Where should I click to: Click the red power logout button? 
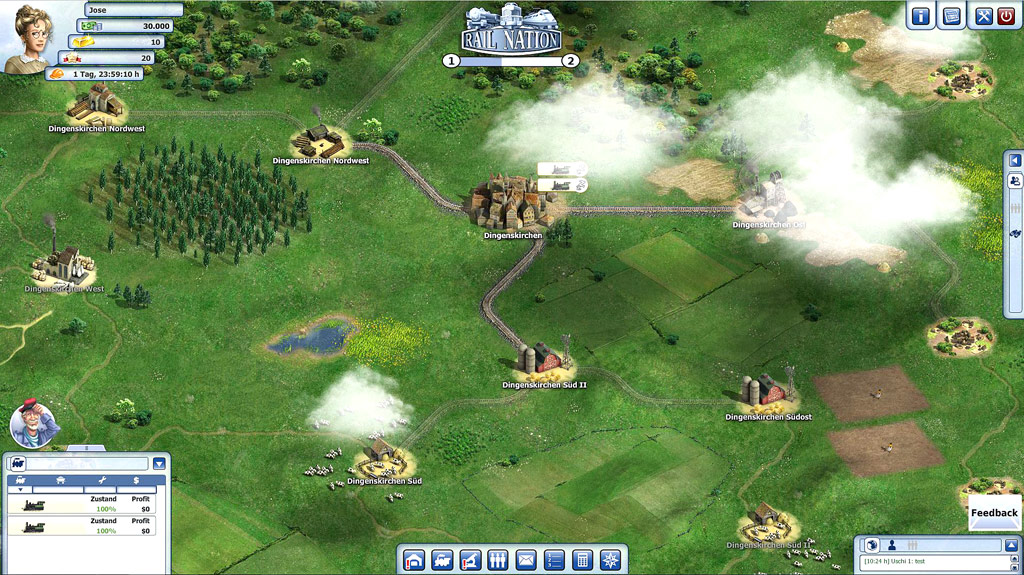(x=1006, y=15)
